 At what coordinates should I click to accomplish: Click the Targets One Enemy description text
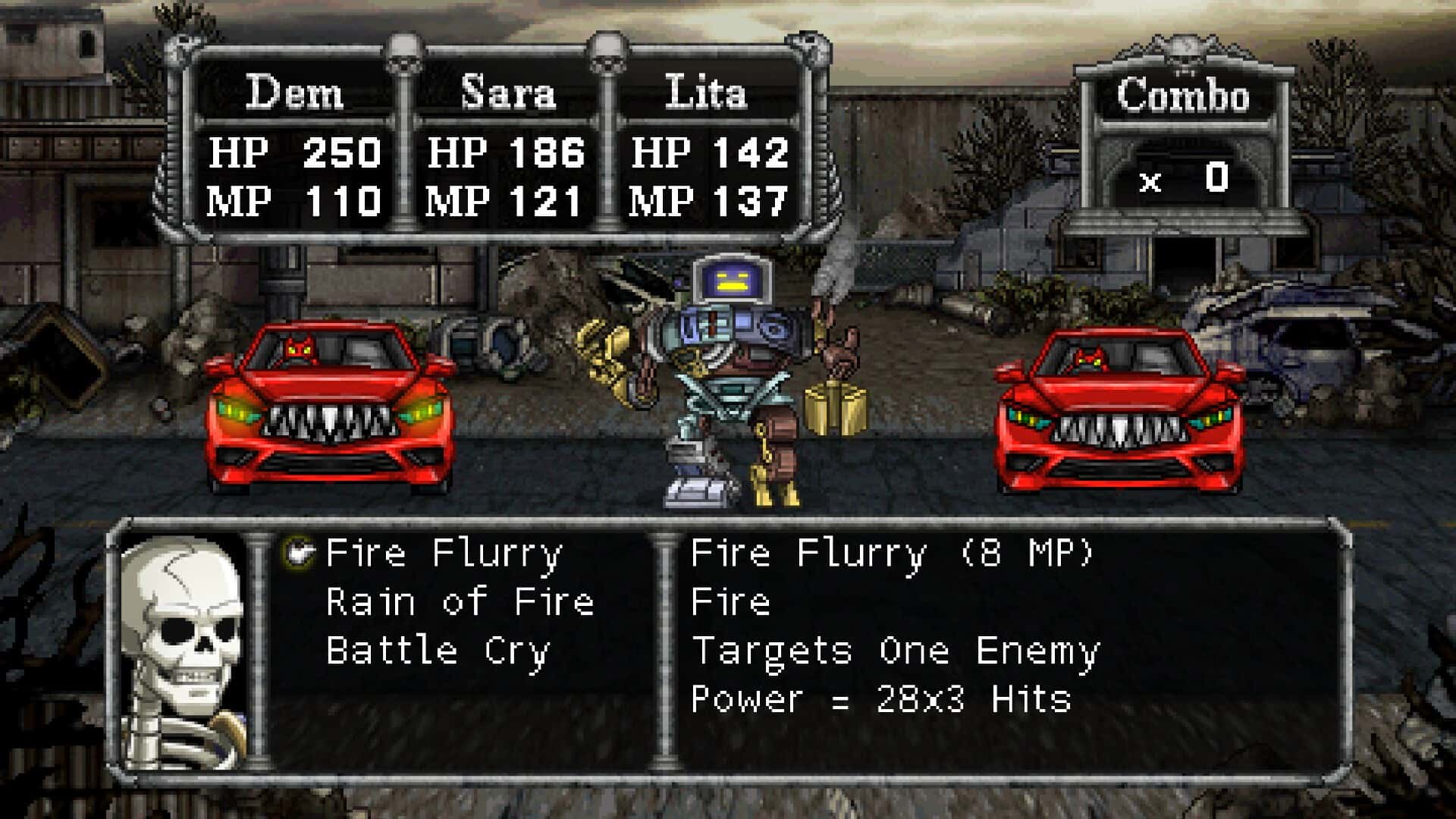click(x=895, y=652)
